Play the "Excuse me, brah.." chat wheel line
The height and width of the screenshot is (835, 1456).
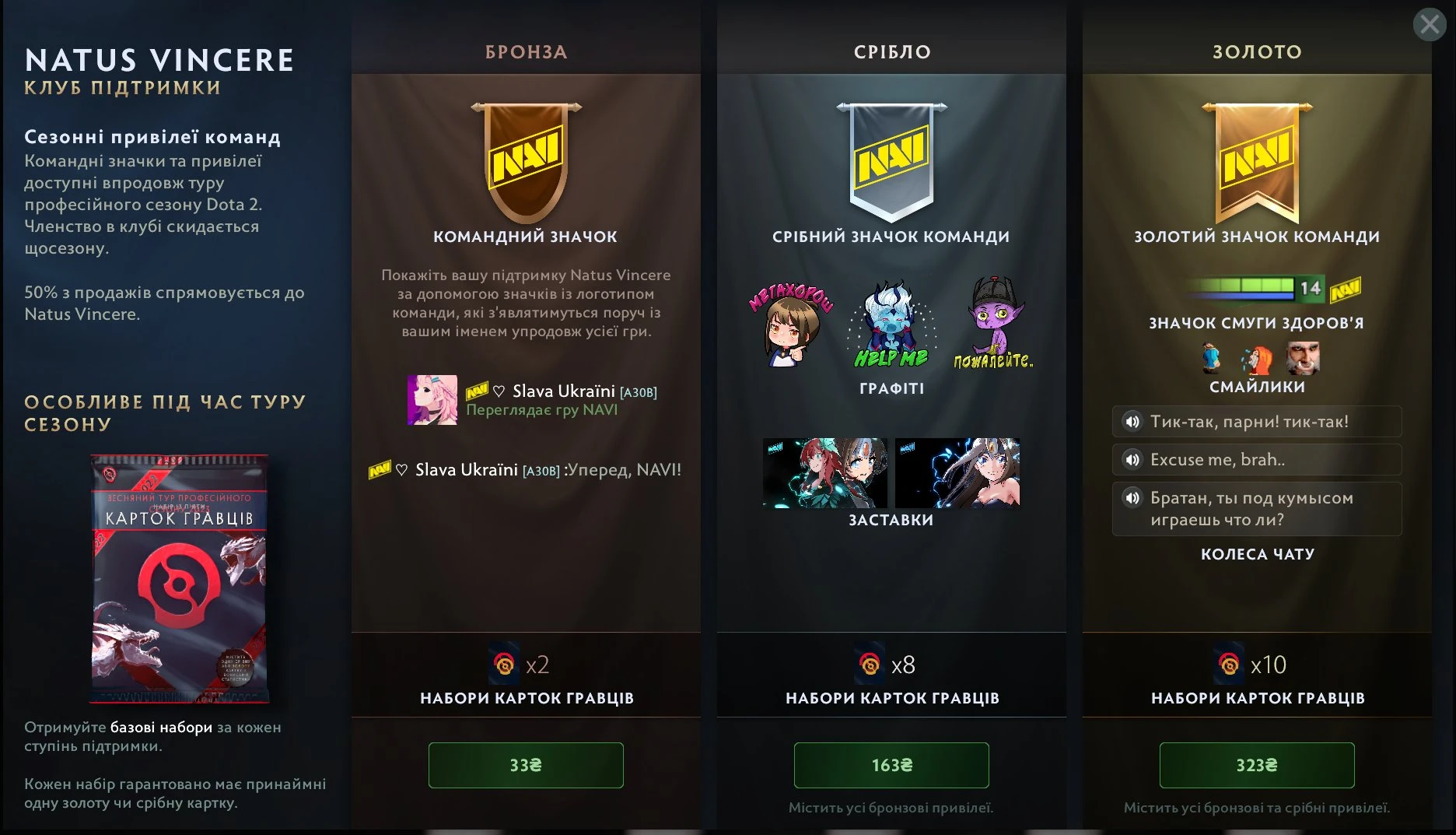(1132, 460)
